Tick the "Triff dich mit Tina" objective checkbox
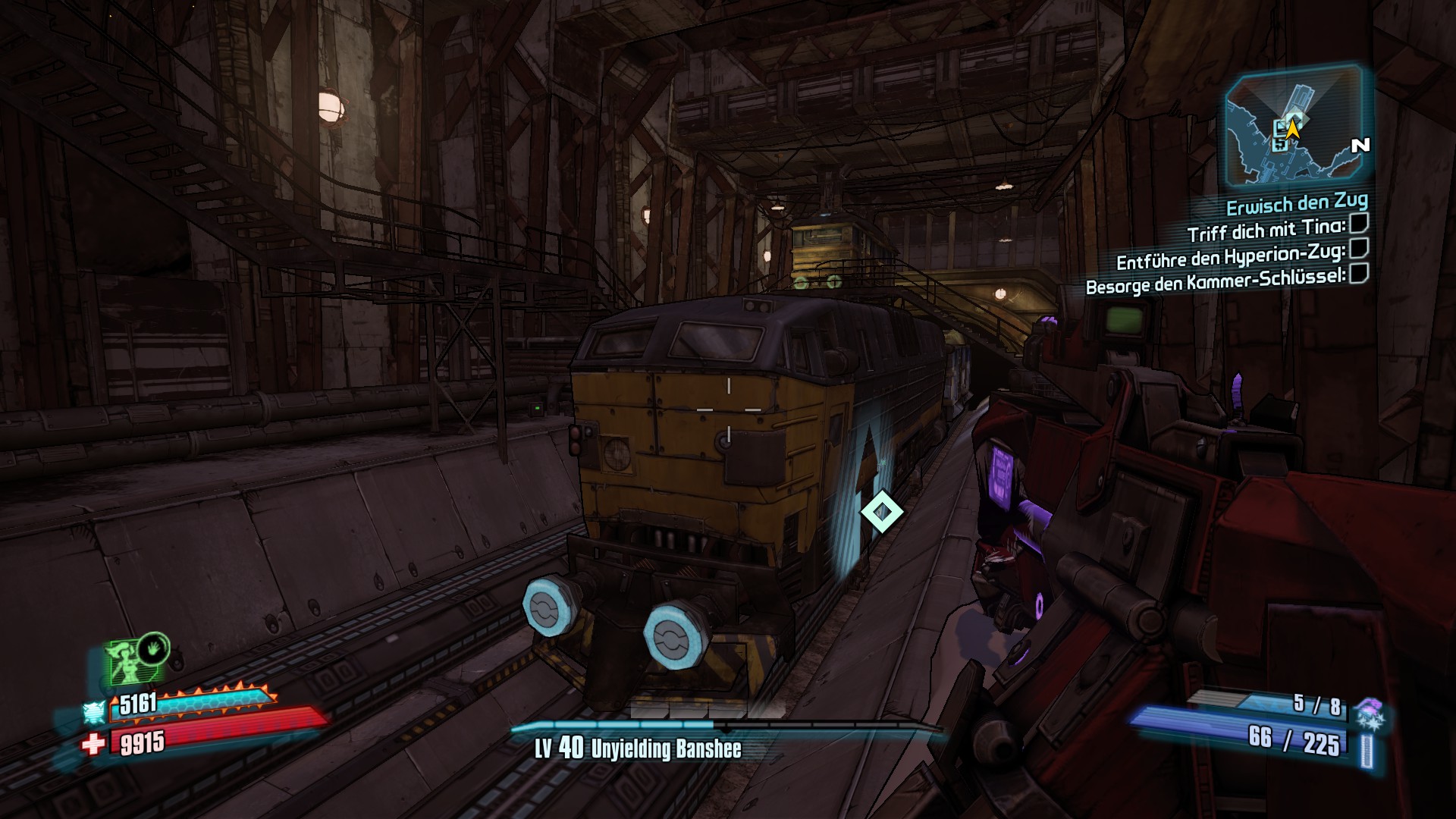 coord(1358,223)
